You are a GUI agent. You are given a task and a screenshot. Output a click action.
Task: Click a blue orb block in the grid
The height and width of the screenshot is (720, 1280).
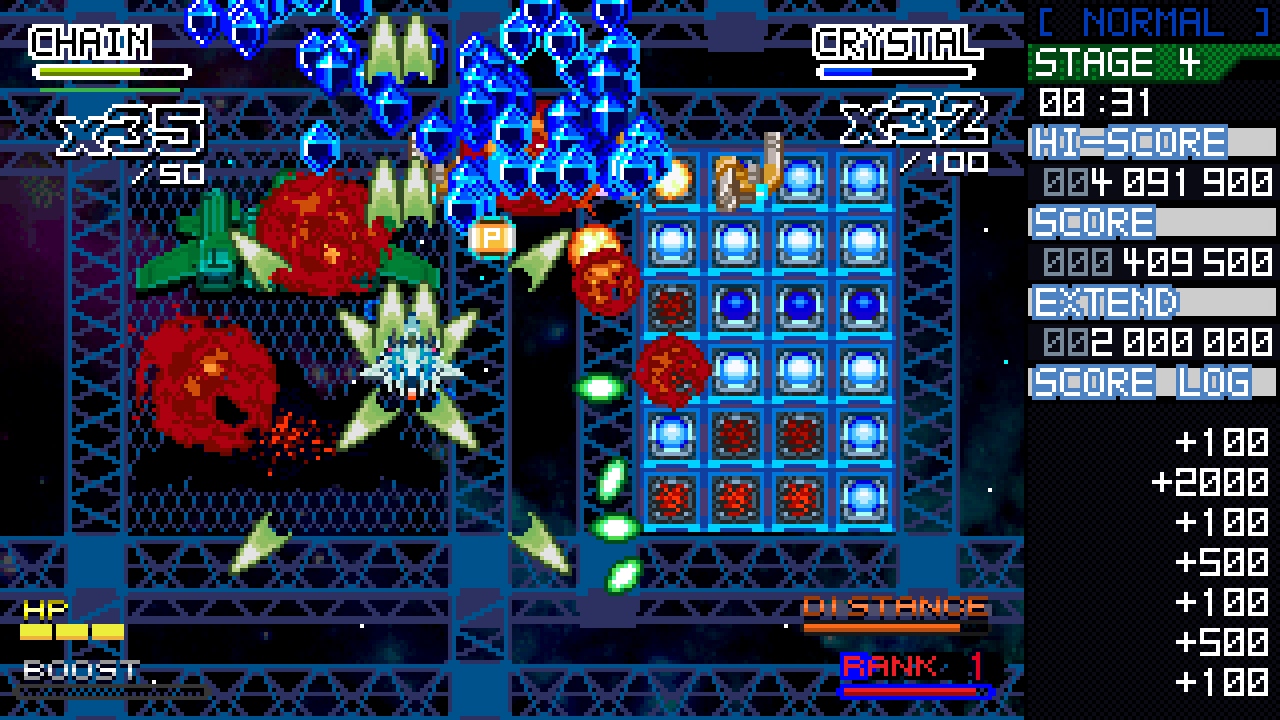pyautogui.click(x=735, y=240)
